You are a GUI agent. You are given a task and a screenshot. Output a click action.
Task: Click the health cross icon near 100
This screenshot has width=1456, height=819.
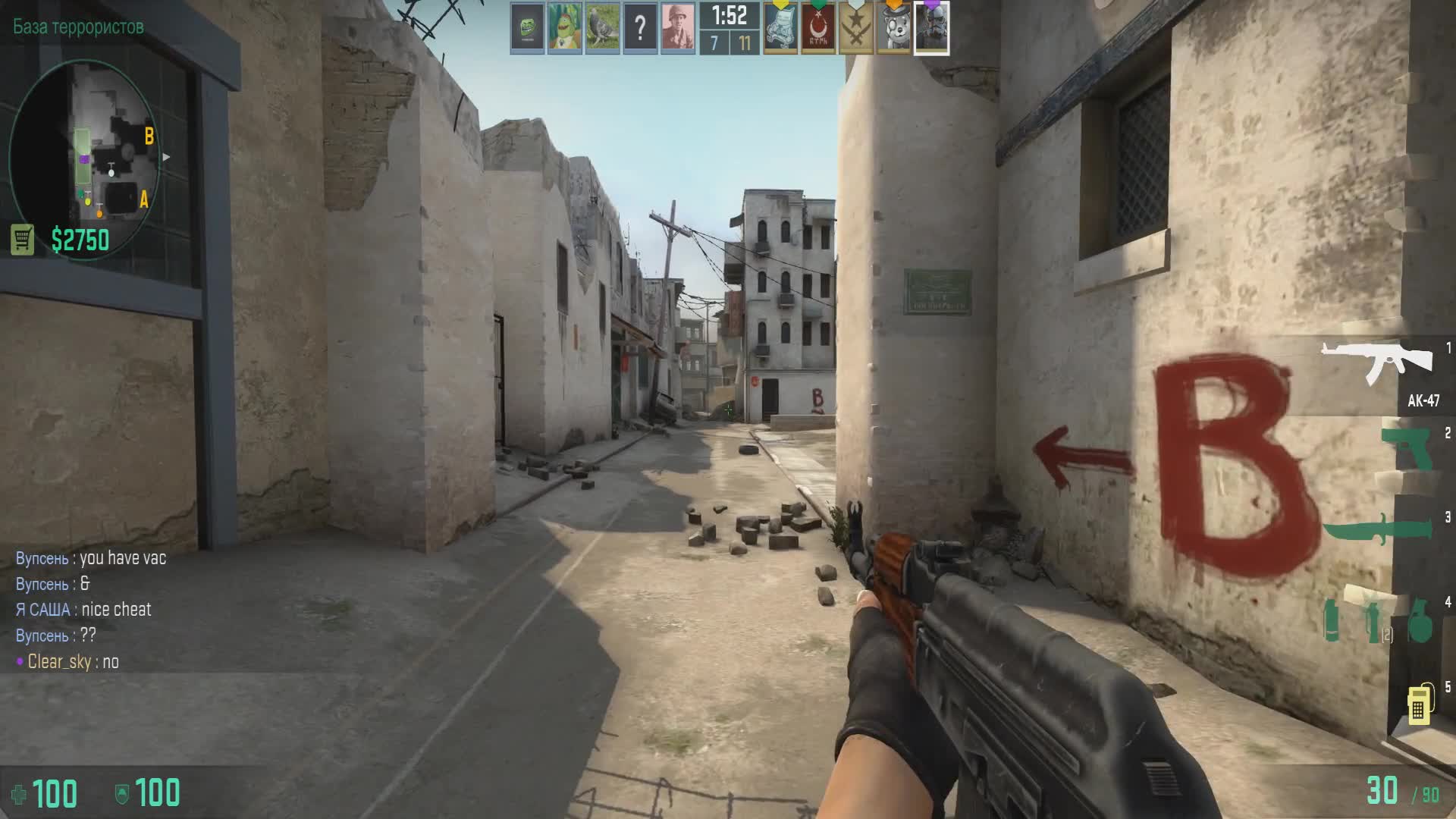click(x=20, y=795)
